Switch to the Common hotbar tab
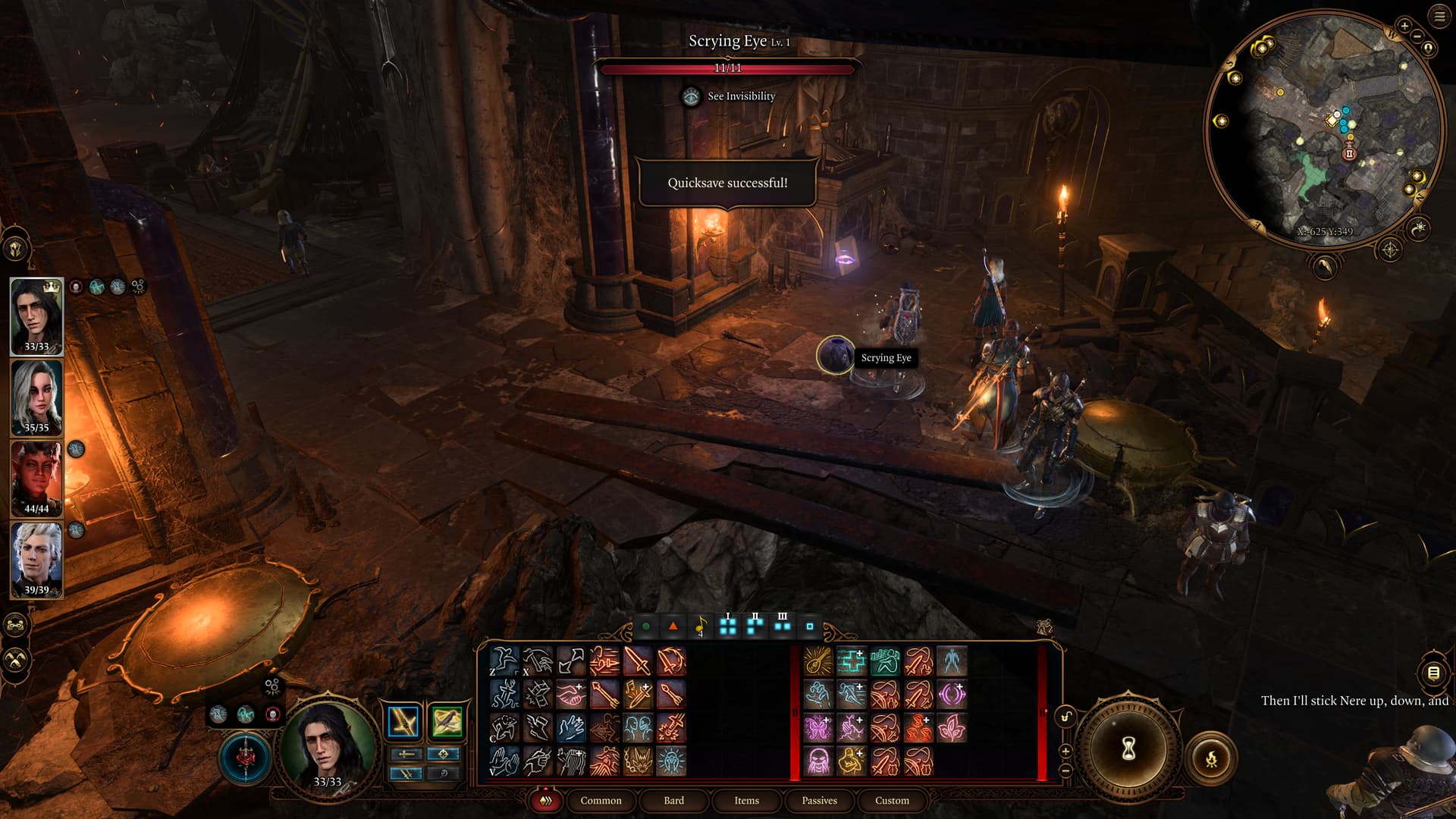The width and height of the screenshot is (1456, 819). click(601, 800)
